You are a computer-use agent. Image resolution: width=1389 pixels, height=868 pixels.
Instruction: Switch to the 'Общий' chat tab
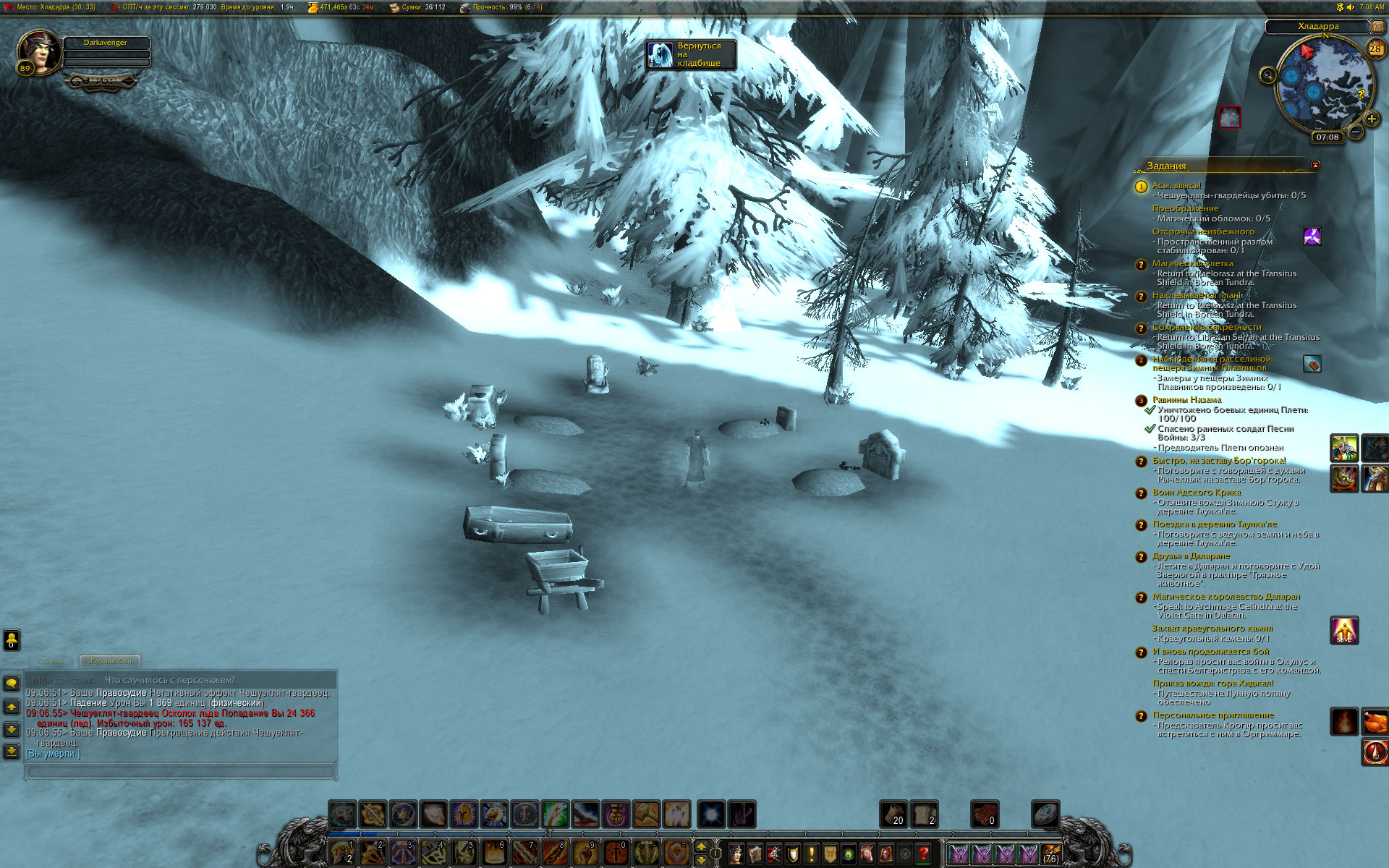[x=51, y=661]
